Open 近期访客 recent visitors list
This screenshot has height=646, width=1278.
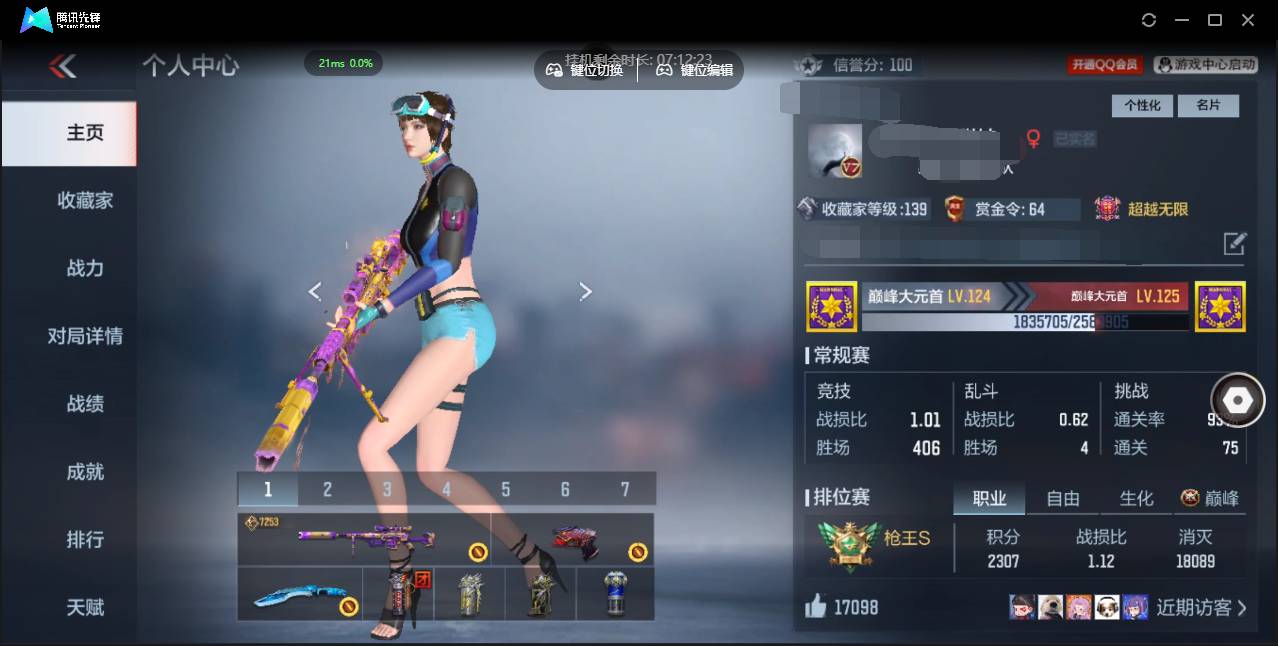pos(1201,607)
